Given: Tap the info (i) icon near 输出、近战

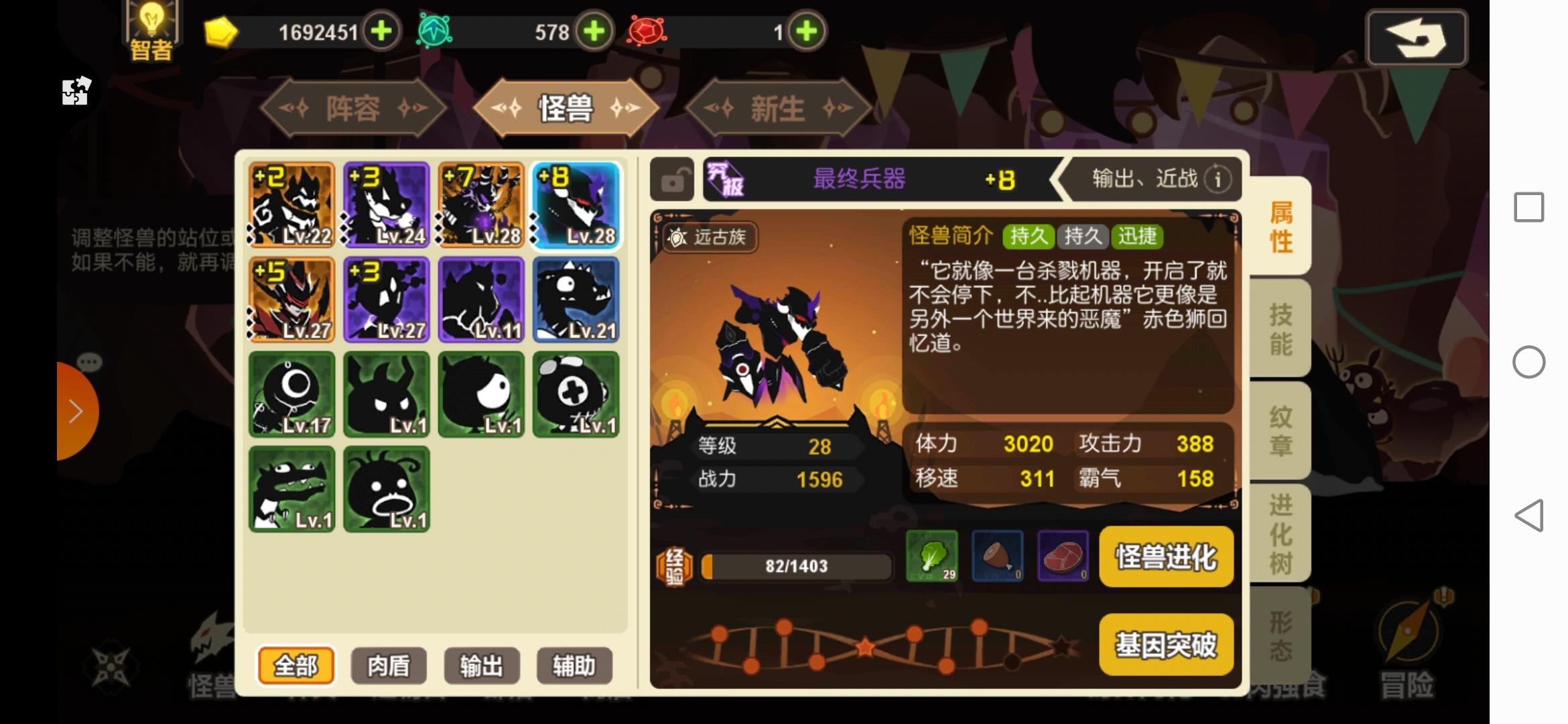Looking at the screenshot, I should point(1218,179).
